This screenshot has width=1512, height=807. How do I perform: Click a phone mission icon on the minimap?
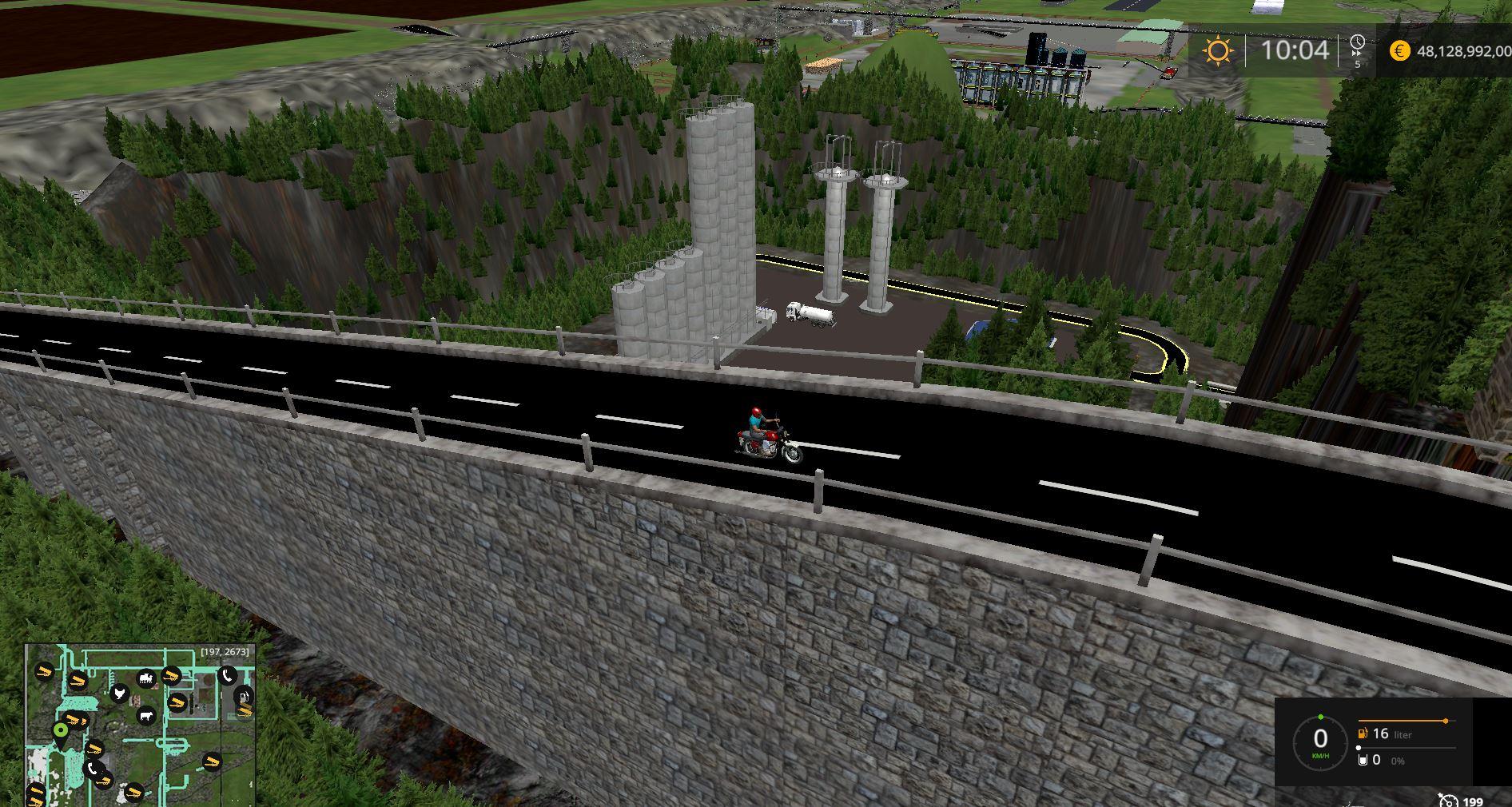[227, 676]
